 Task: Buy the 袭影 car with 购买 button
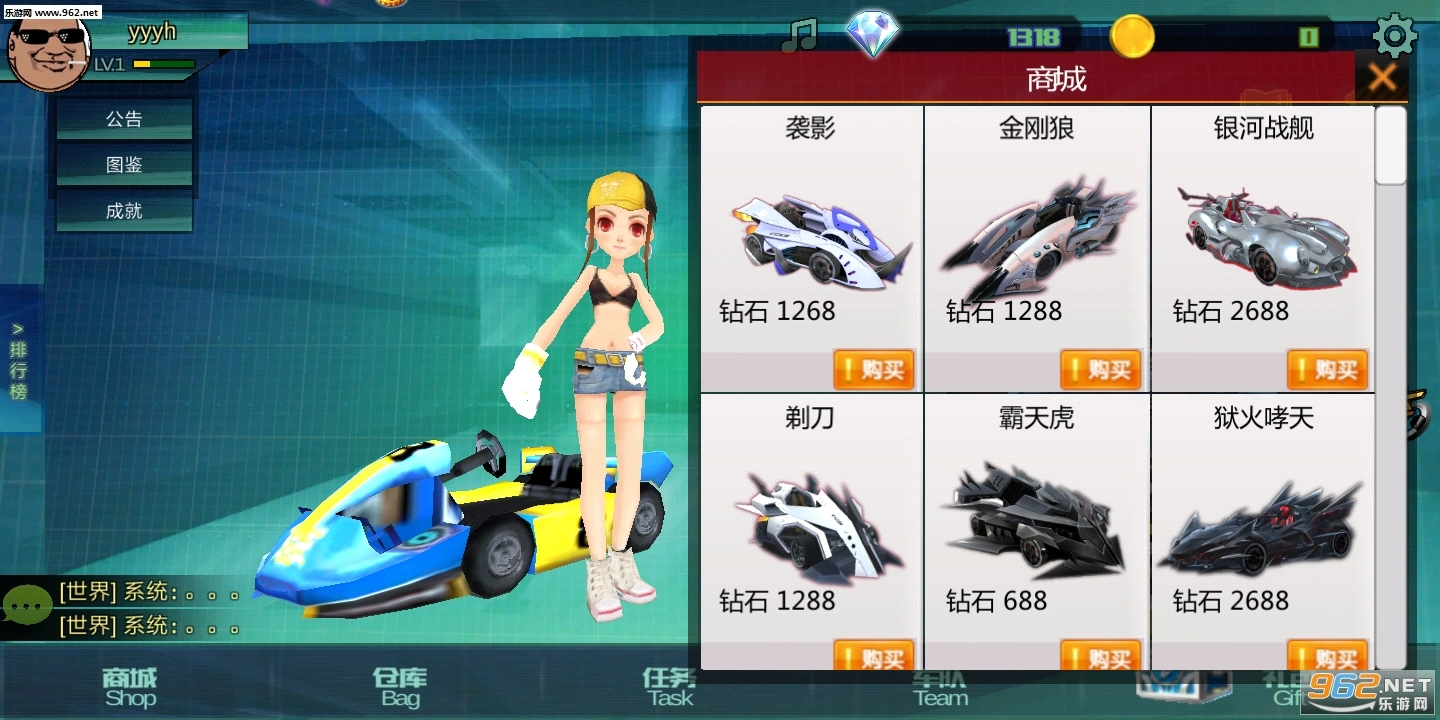point(873,369)
